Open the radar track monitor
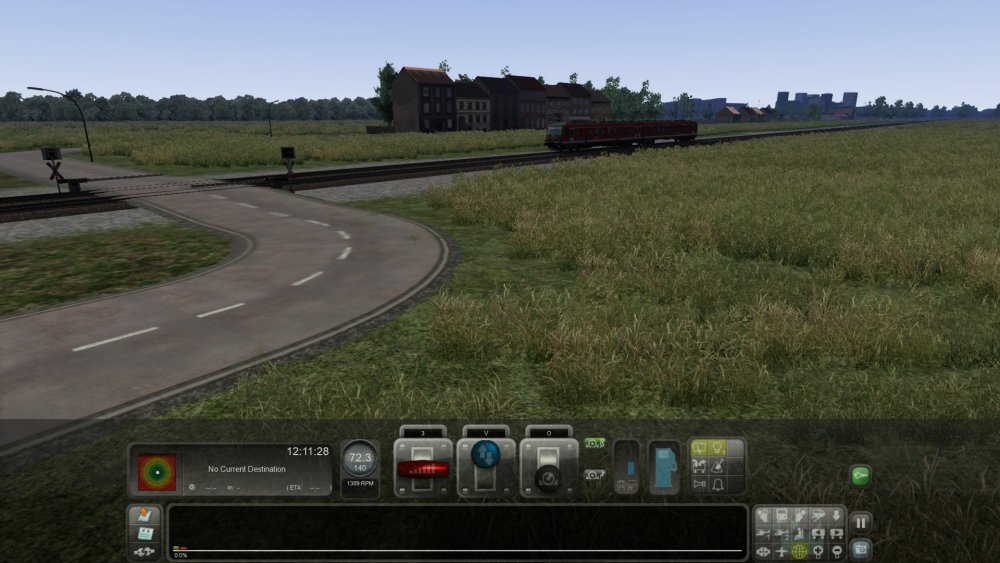The width and height of the screenshot is (1000, 563). [x=157, y=471]
